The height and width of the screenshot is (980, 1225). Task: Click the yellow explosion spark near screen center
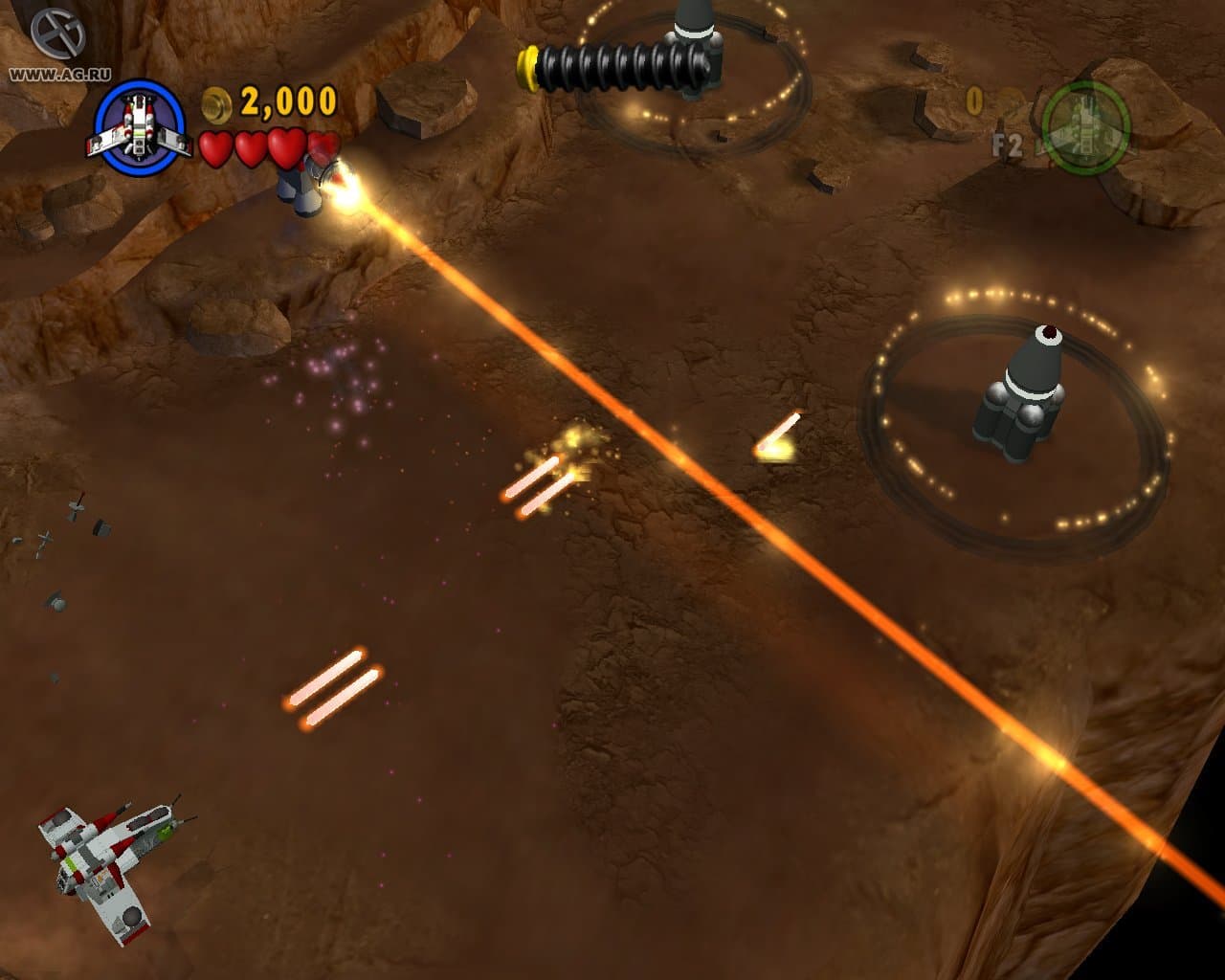pyautogui.click(x=574, y=440)
